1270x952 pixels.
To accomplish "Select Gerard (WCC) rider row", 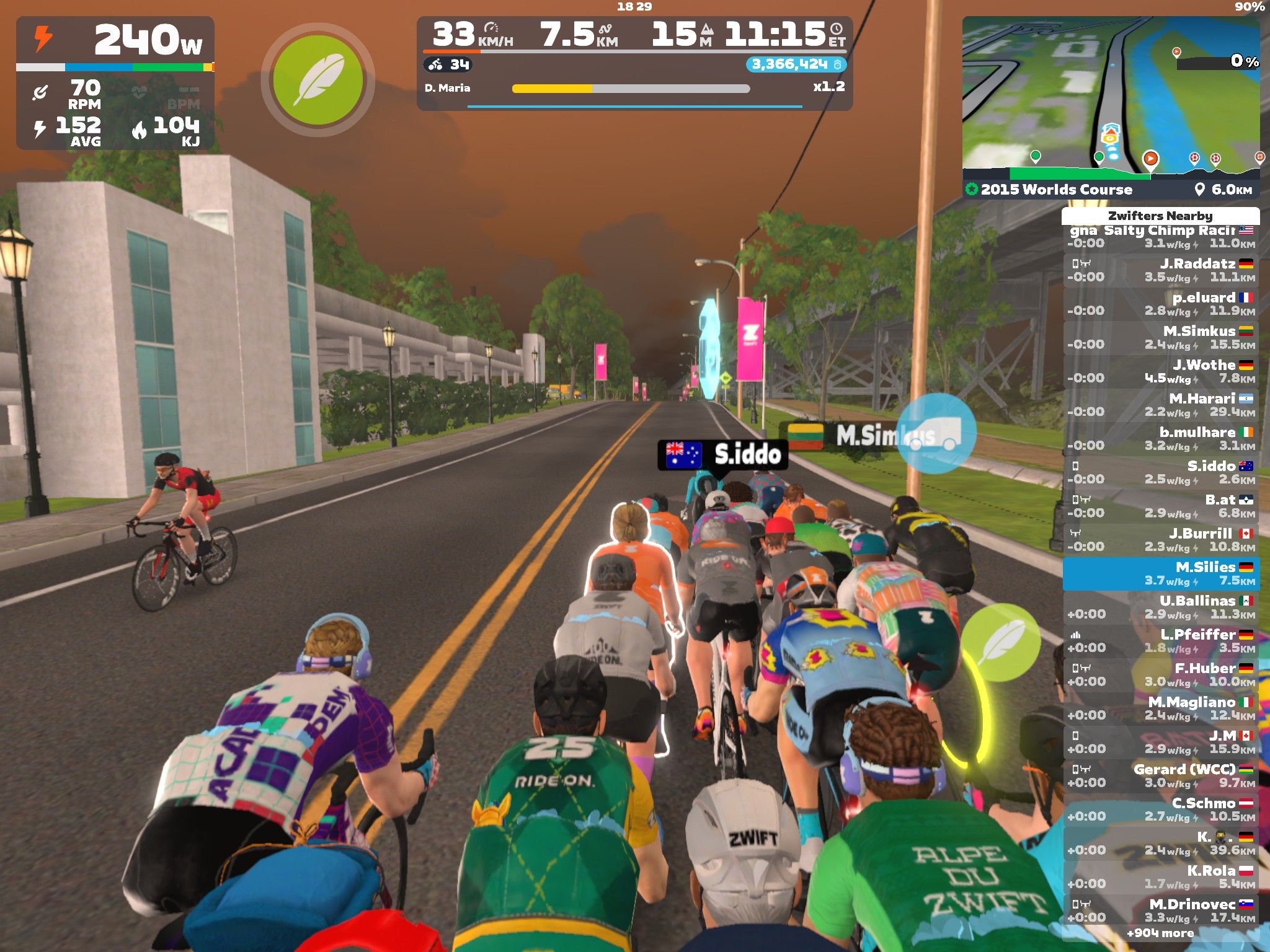I will (x=1160, y=775).
